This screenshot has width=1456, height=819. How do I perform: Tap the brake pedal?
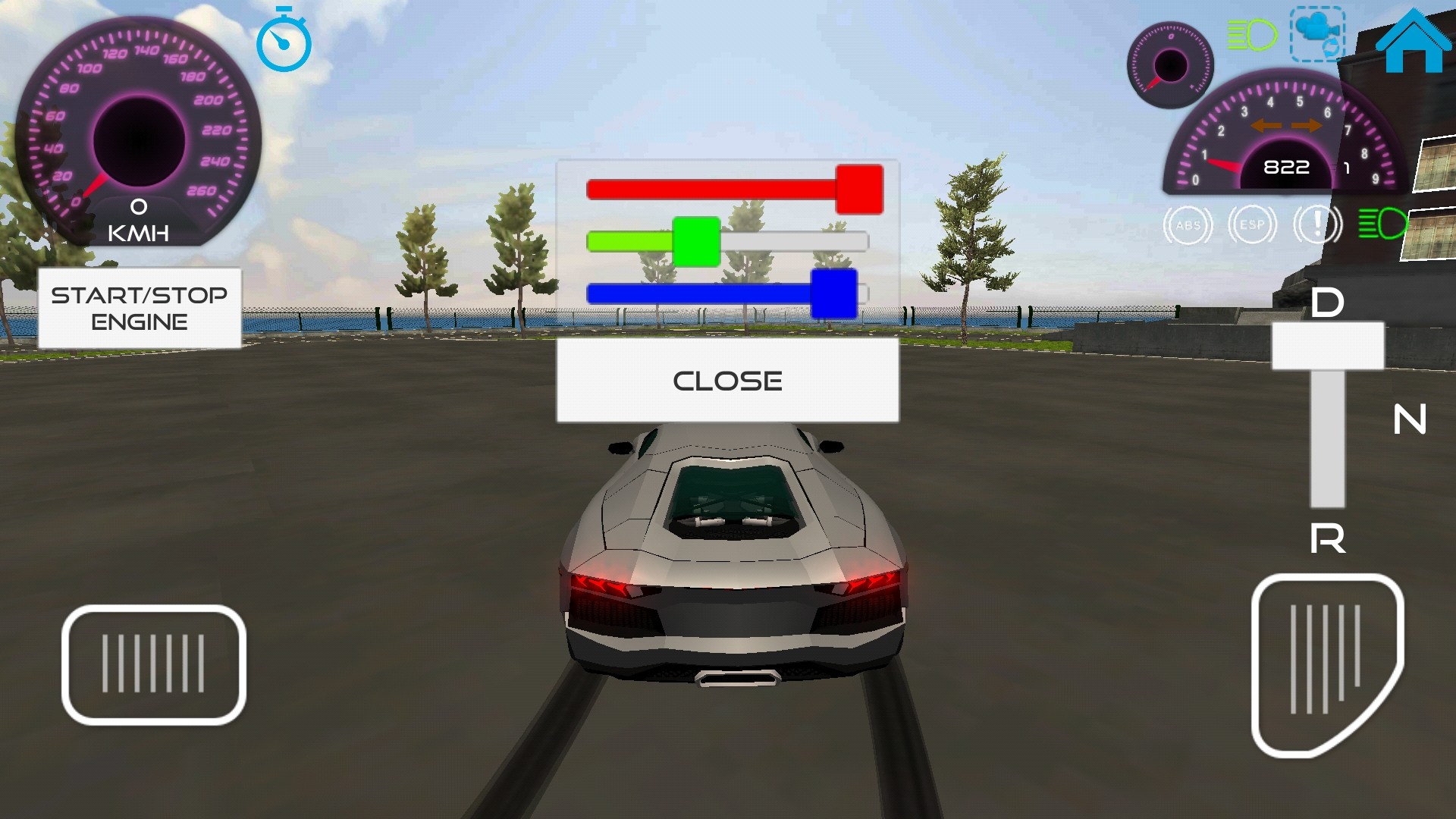click(153, 664)
